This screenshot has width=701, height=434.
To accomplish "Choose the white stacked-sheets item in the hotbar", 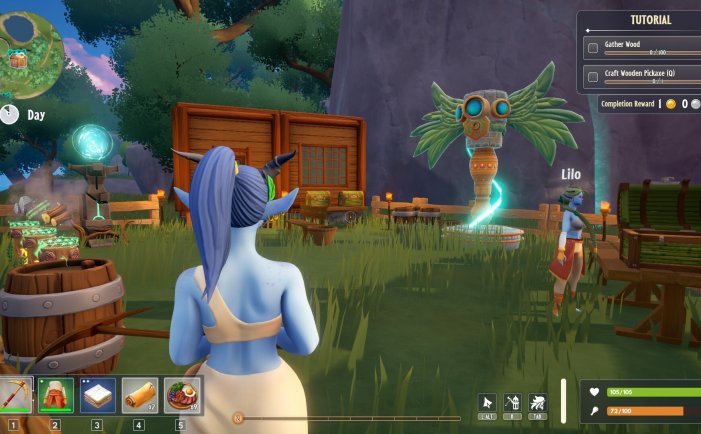I will (x=97, y=396).
